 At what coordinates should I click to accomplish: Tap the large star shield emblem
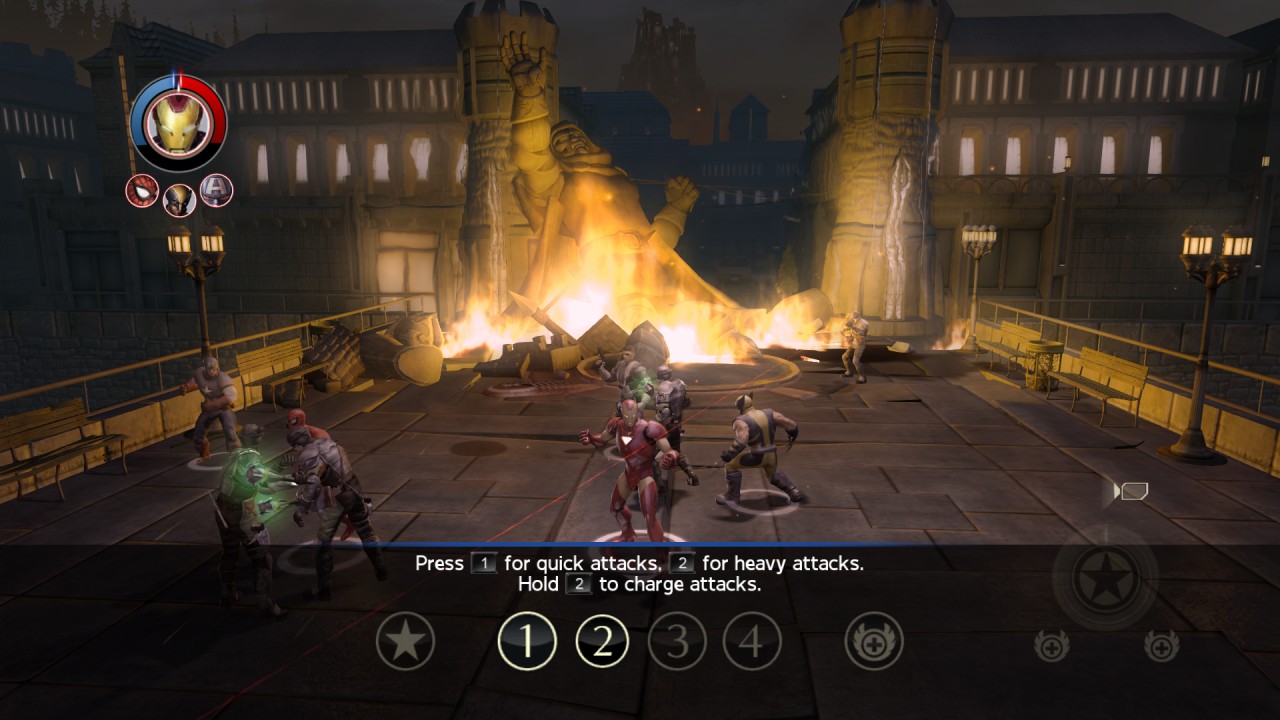pos(1105,577)
